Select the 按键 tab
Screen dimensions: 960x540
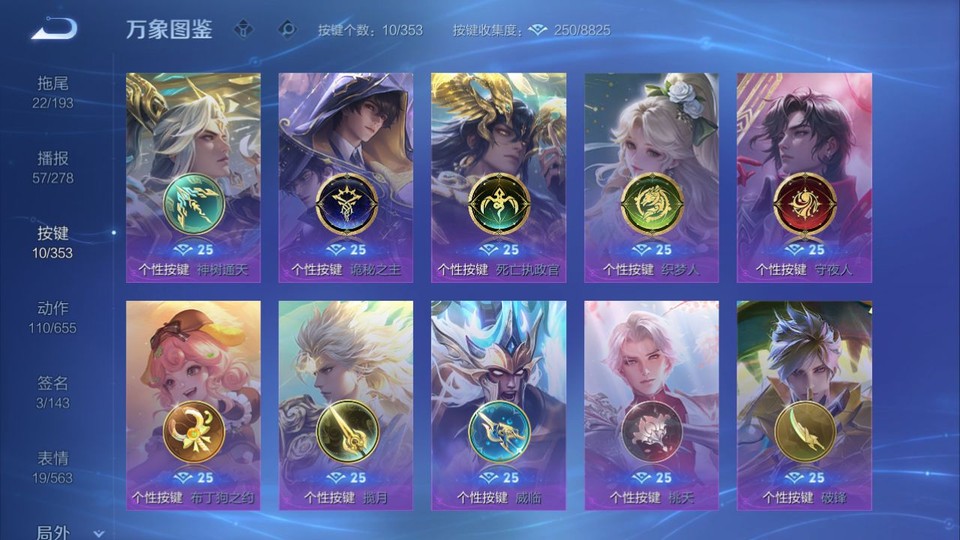[x=53, y=241]
